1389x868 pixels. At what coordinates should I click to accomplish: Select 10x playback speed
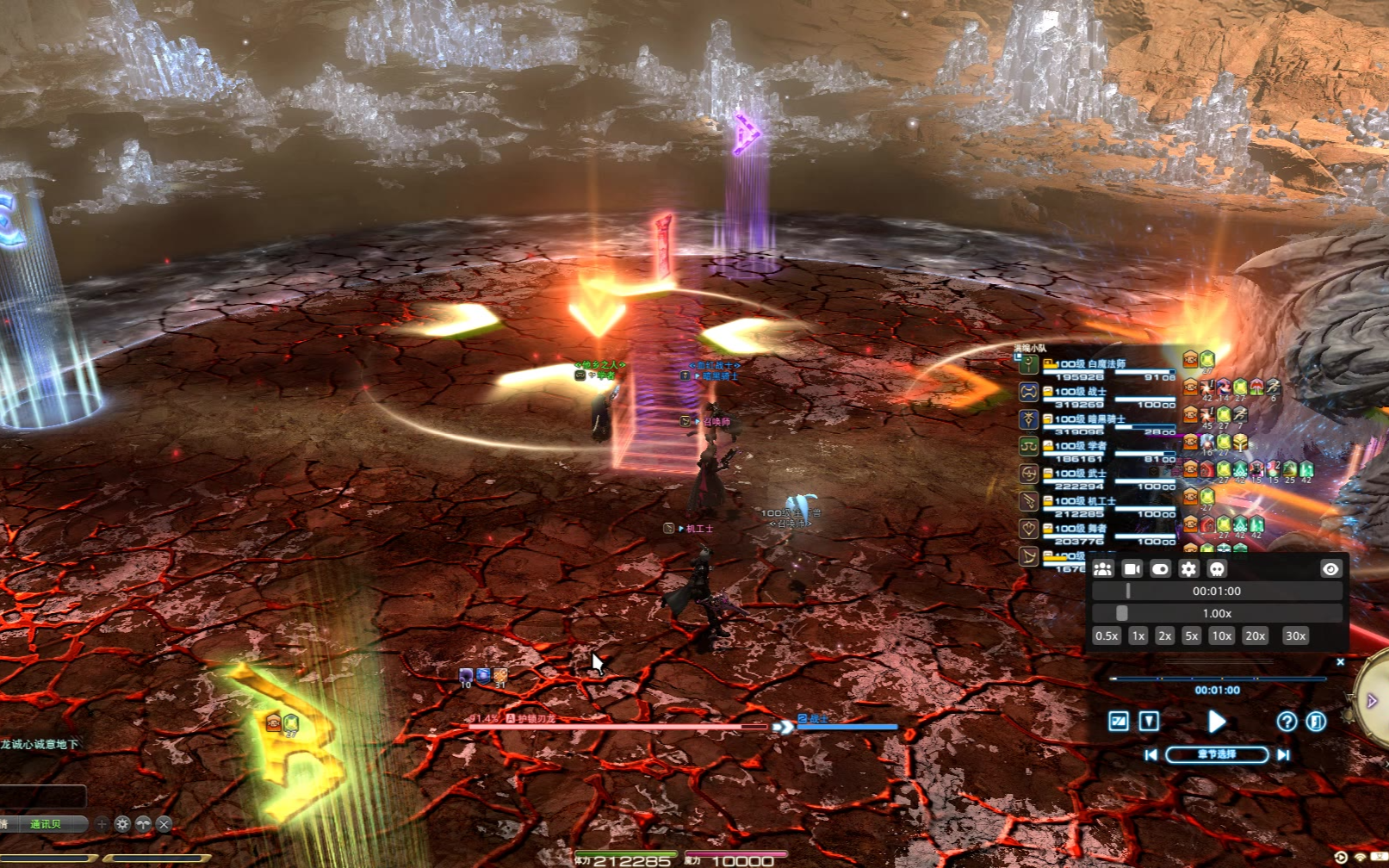click(1221, 635)
